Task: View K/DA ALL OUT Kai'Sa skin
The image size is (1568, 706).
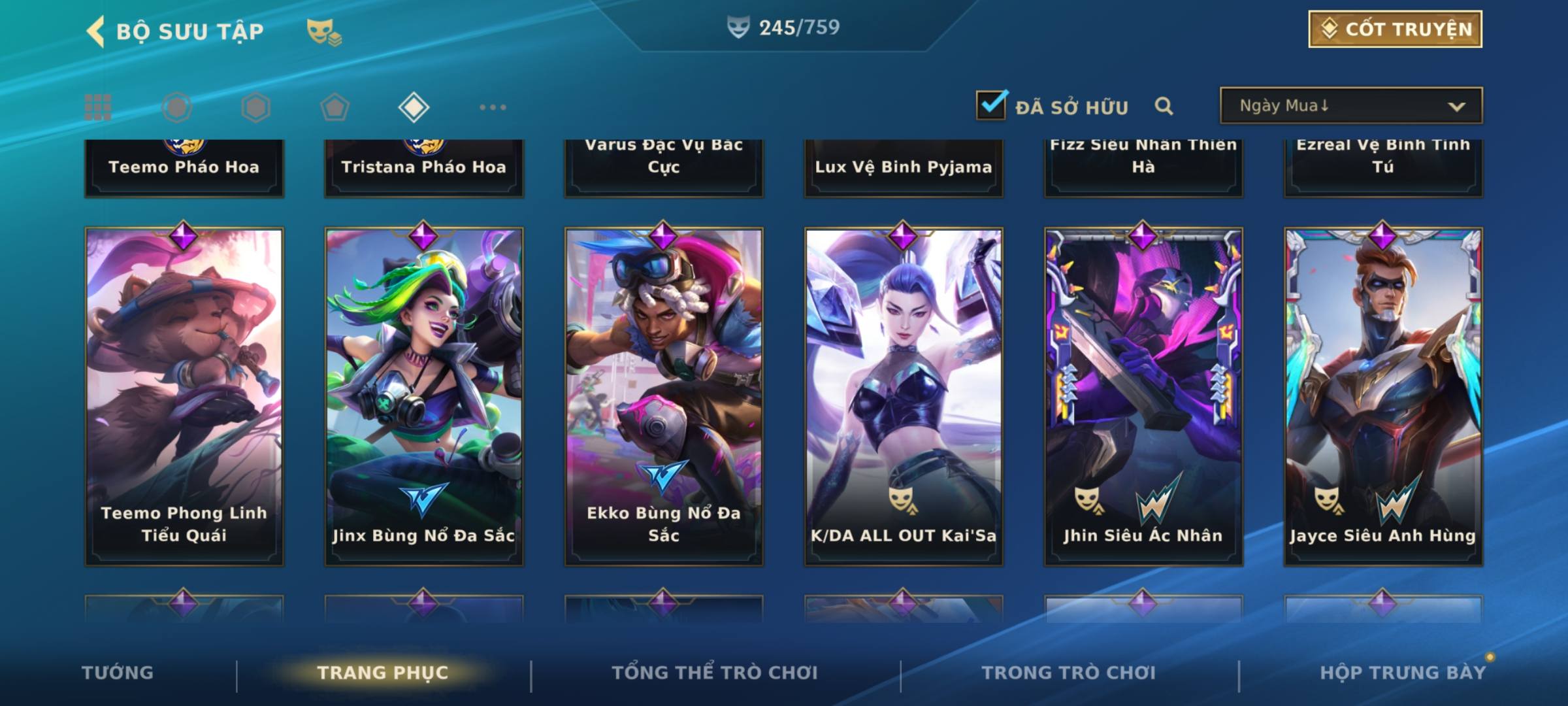Action: point(904,396)
